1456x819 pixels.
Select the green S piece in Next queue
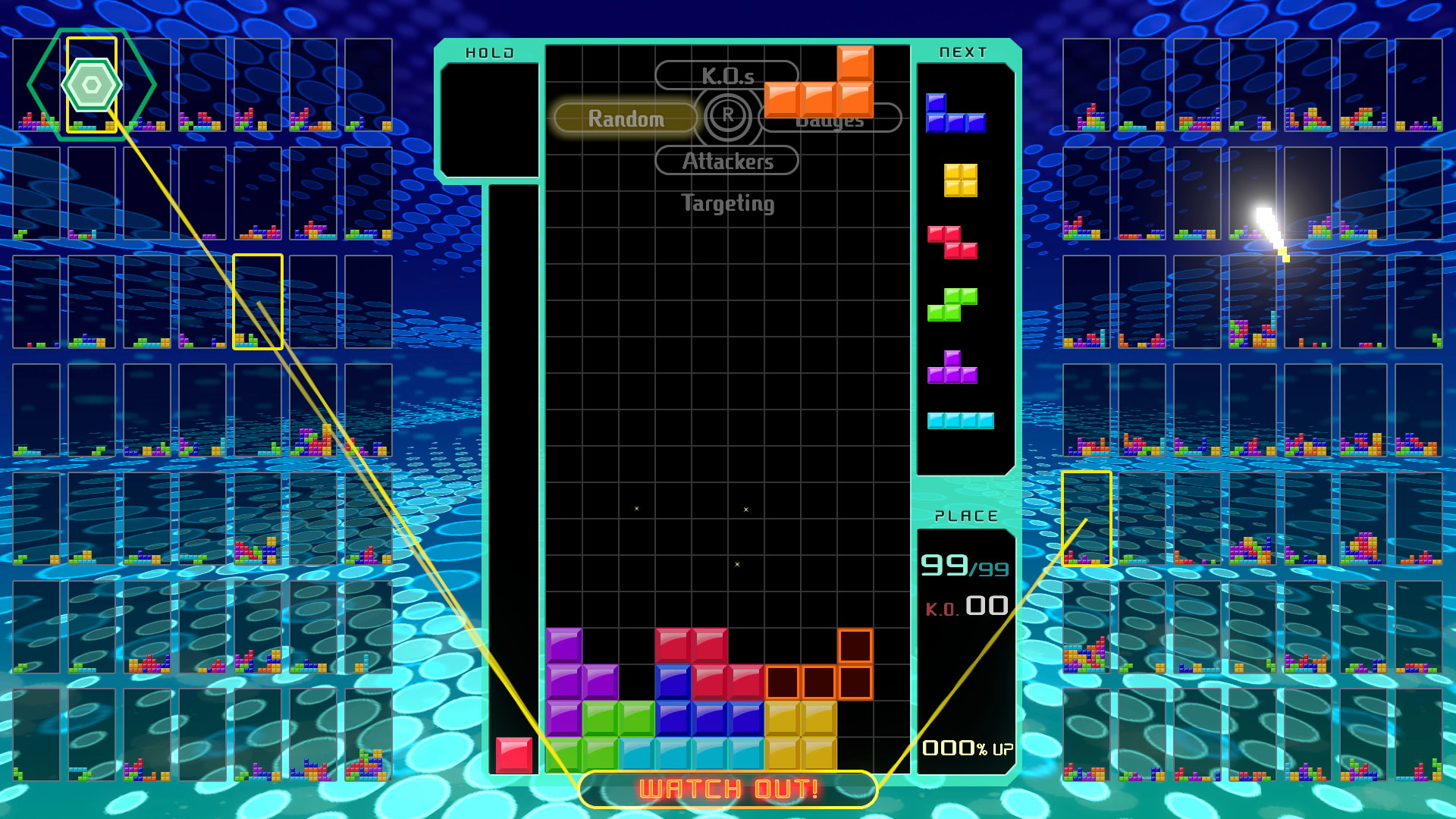[952, 304]
